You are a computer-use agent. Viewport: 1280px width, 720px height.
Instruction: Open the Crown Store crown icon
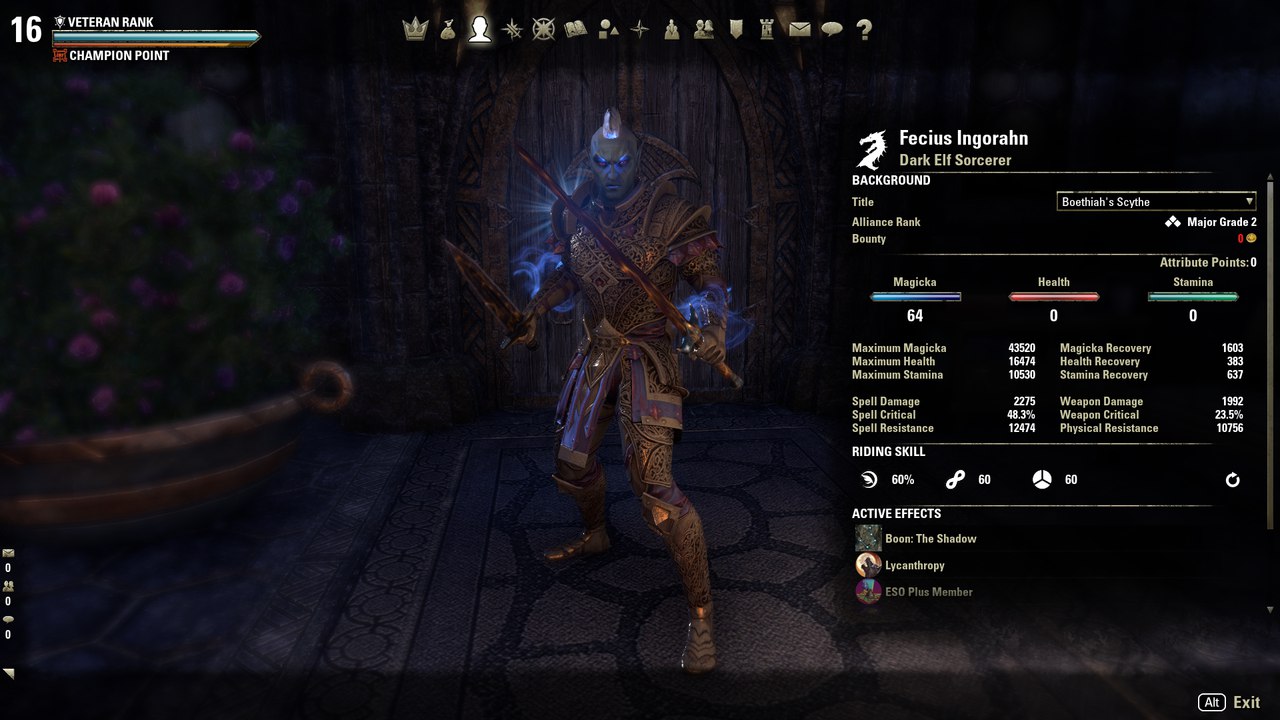(x=415, y=30)
